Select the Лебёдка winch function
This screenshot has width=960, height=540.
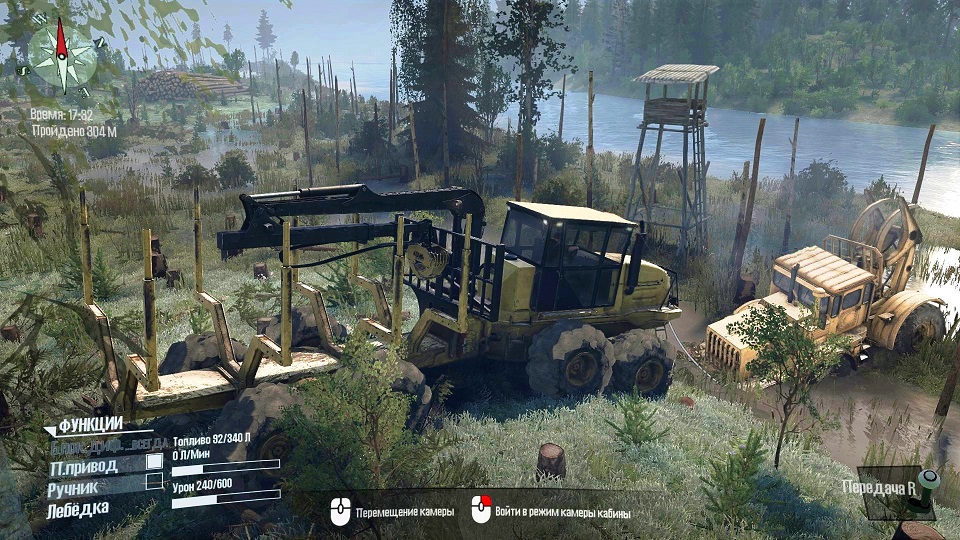pos(78,510)
